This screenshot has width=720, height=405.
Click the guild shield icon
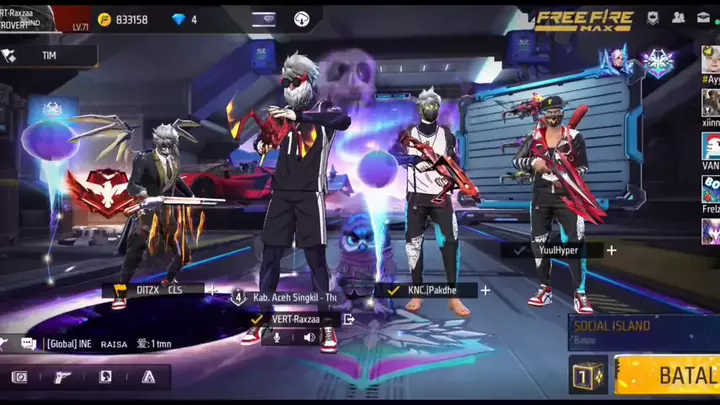click(652, 18)
